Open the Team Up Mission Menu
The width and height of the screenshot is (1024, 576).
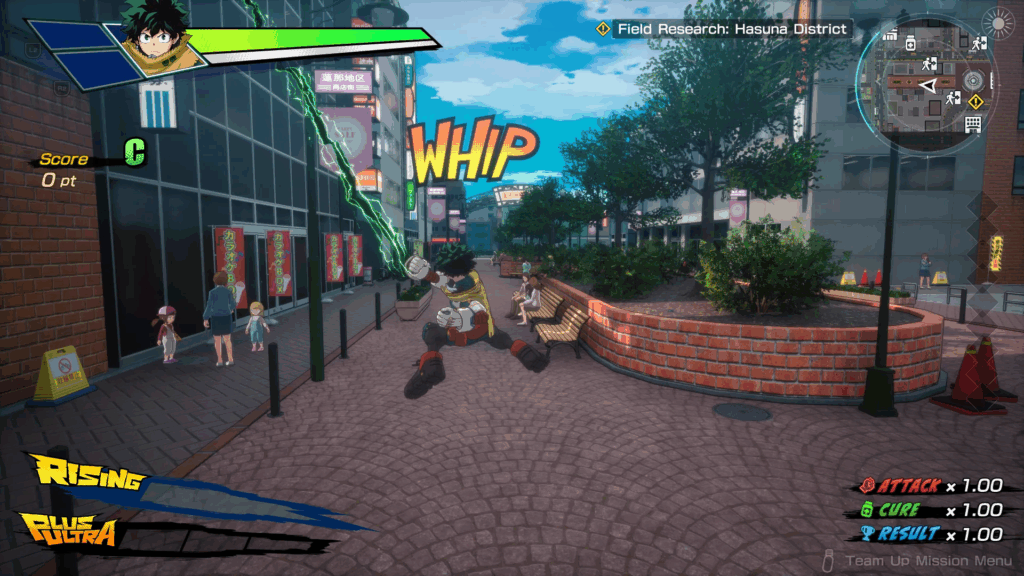pos(918,562)
